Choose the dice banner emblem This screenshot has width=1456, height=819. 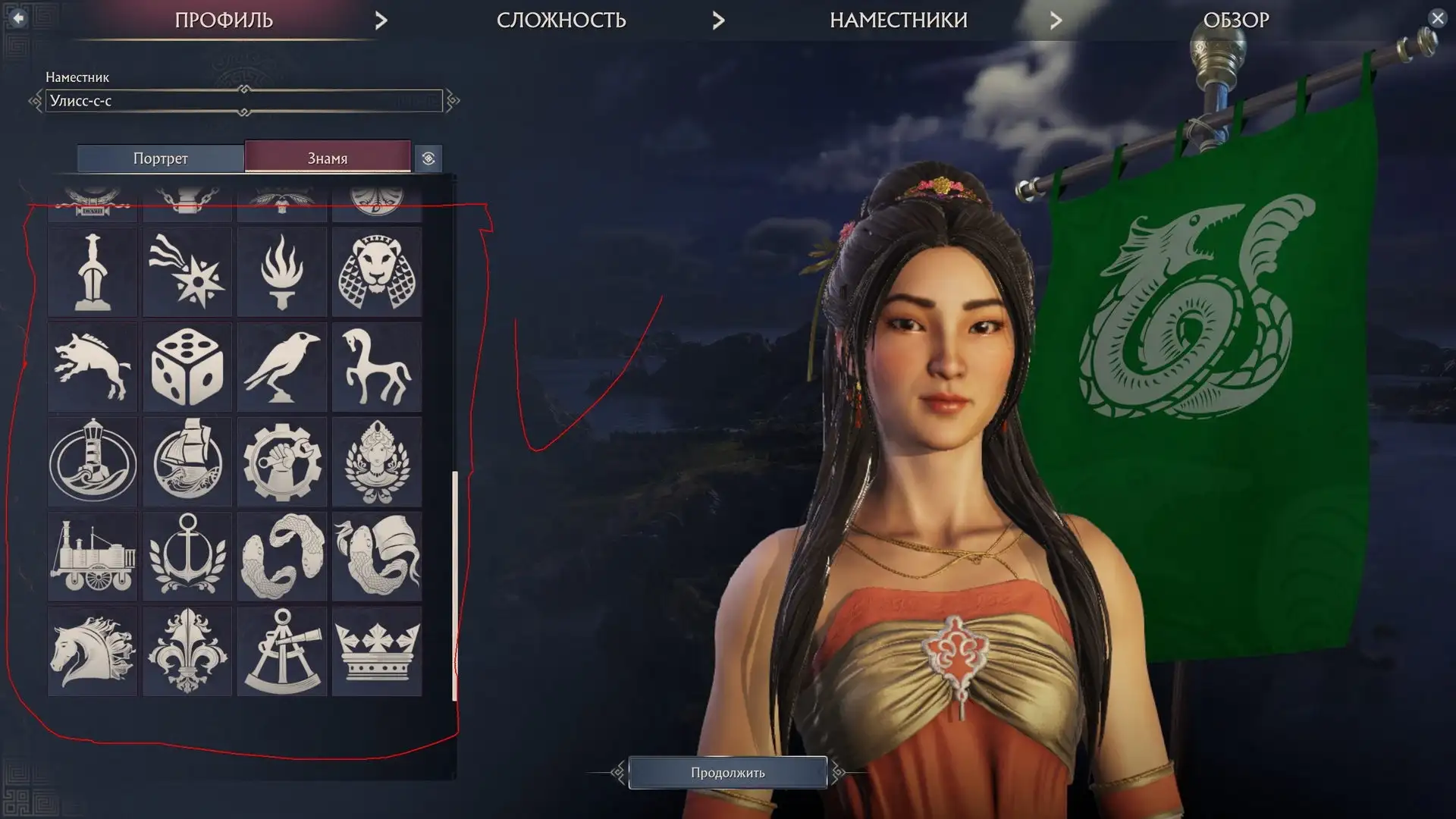(187, 367)
